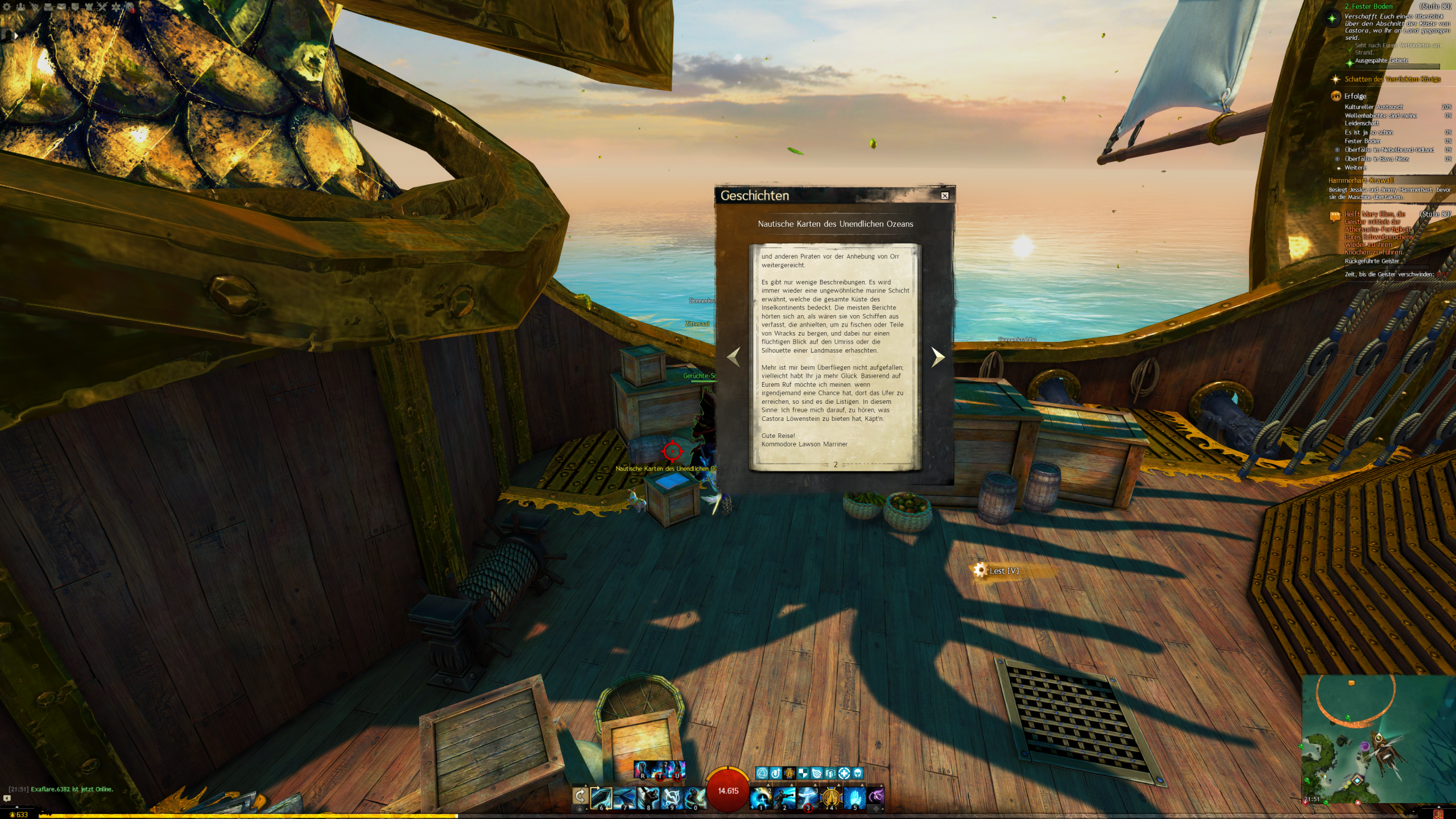Close the Geschichten book window

945,196
